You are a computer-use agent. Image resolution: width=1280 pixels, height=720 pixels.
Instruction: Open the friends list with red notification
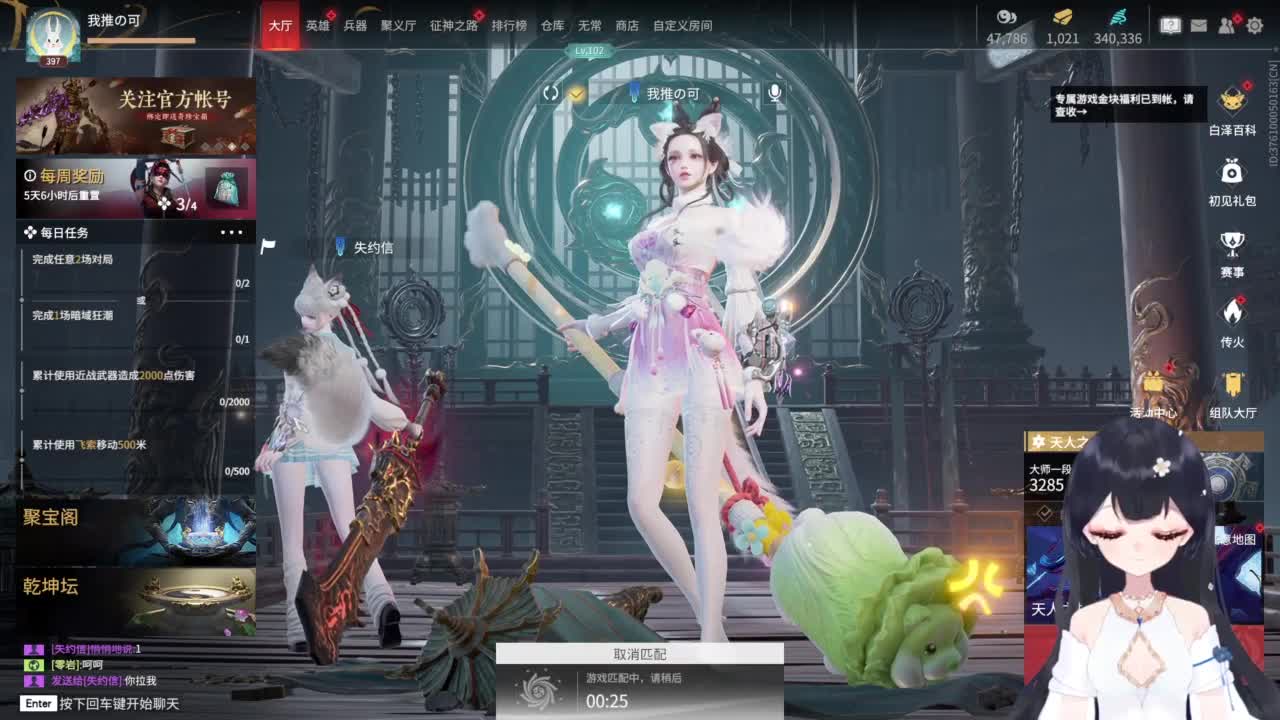point(1227,26)
